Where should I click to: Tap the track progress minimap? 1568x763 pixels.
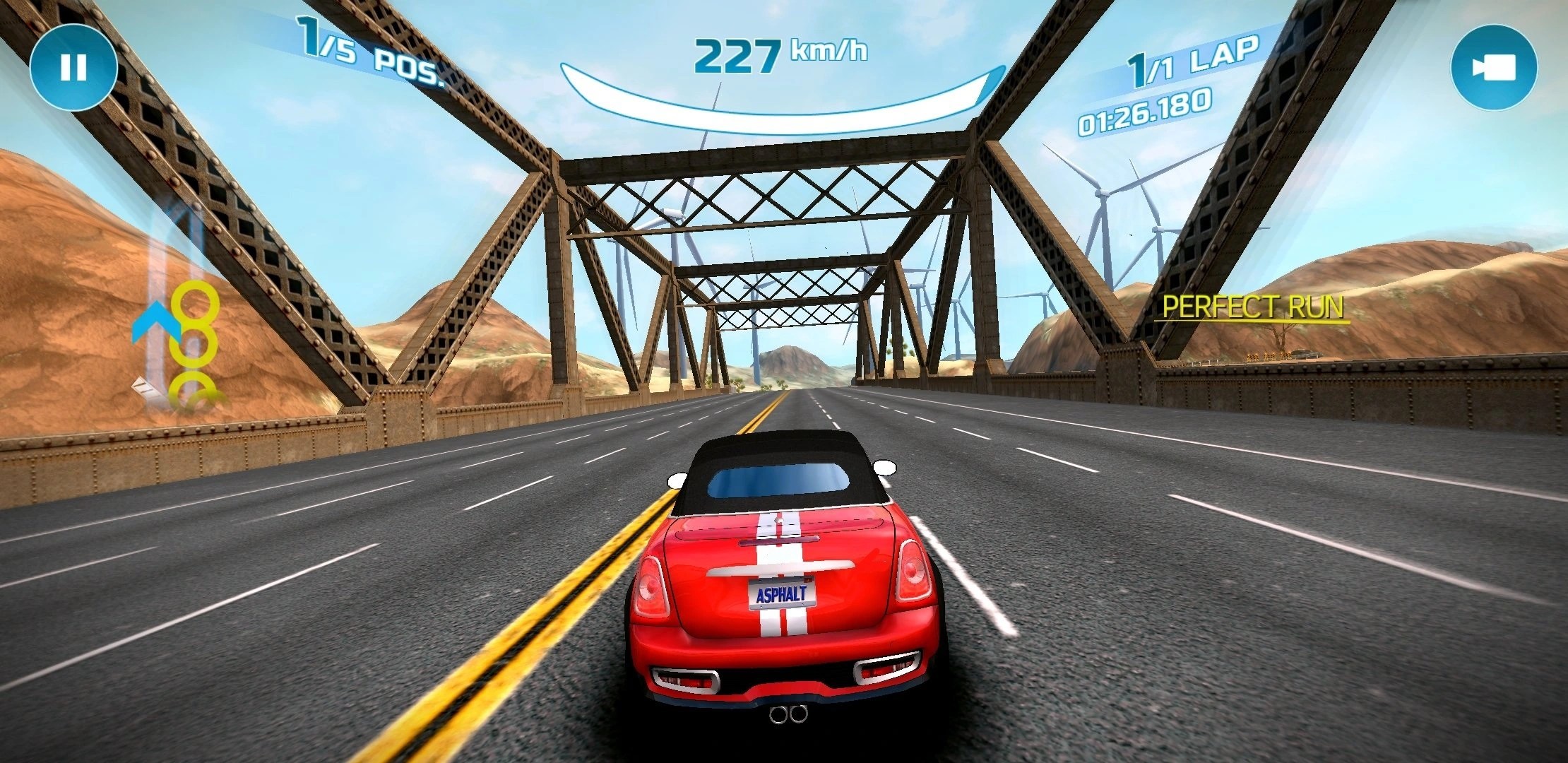[x=178, y=311]
